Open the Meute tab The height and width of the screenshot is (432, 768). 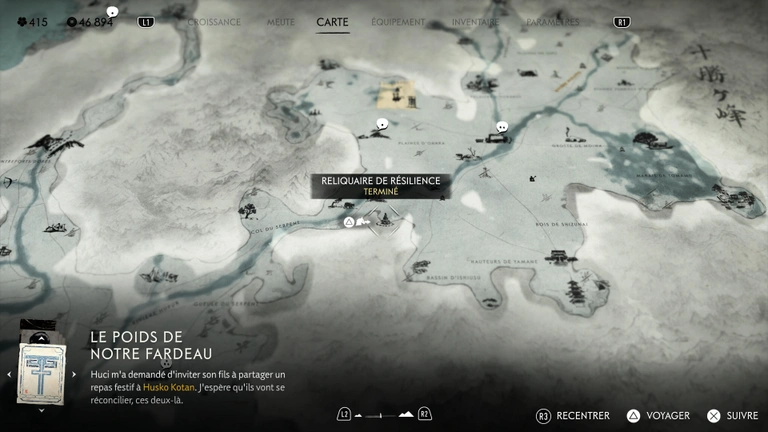281,21
